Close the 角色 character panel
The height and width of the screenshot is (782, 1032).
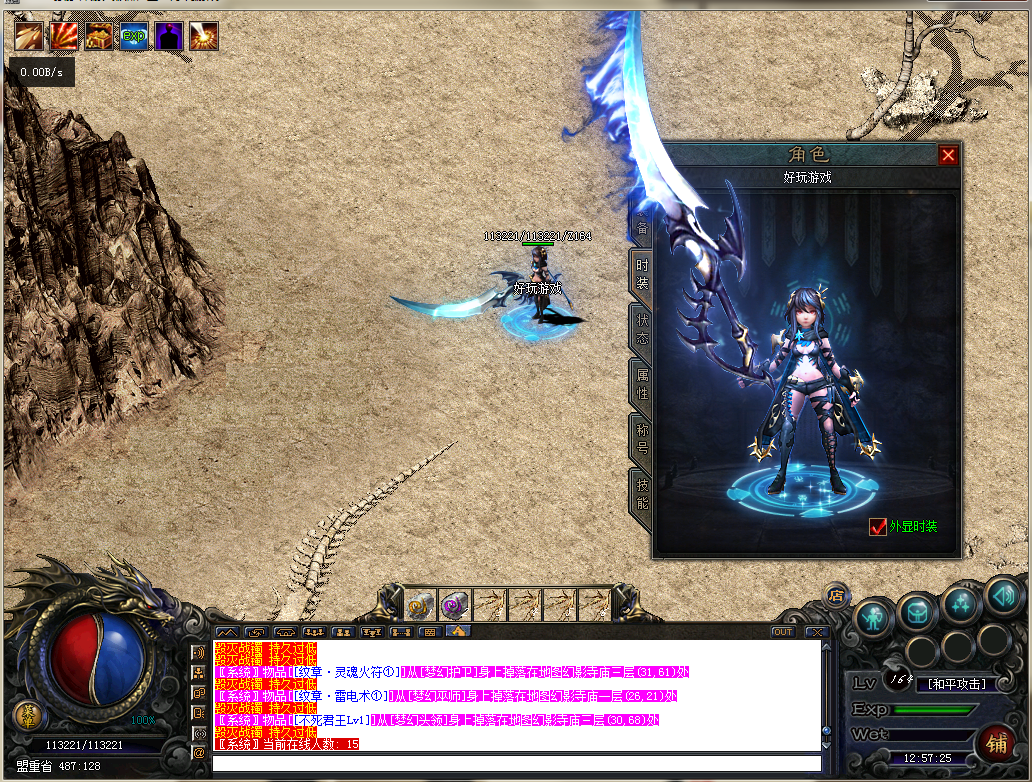[x=948, y=155]
